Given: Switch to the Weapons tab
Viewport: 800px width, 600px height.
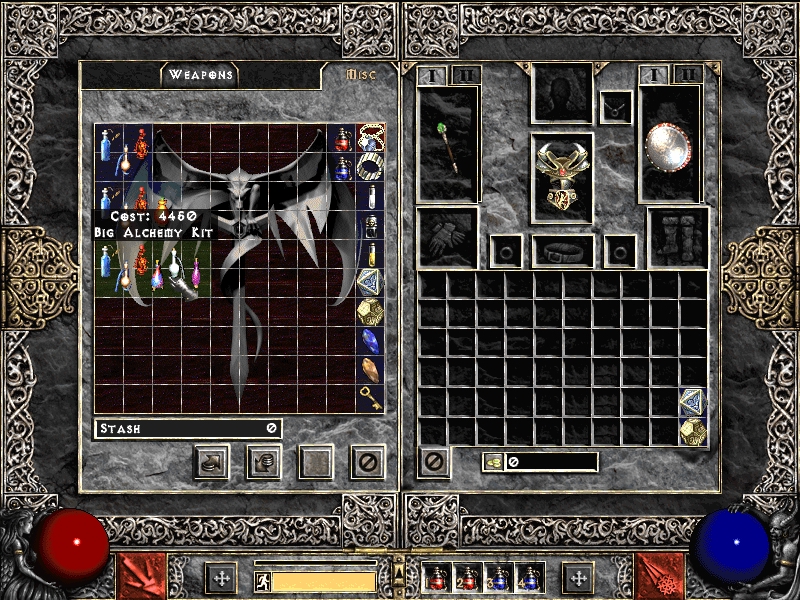Looking at the screenshot, I should (x=200, y=75).
